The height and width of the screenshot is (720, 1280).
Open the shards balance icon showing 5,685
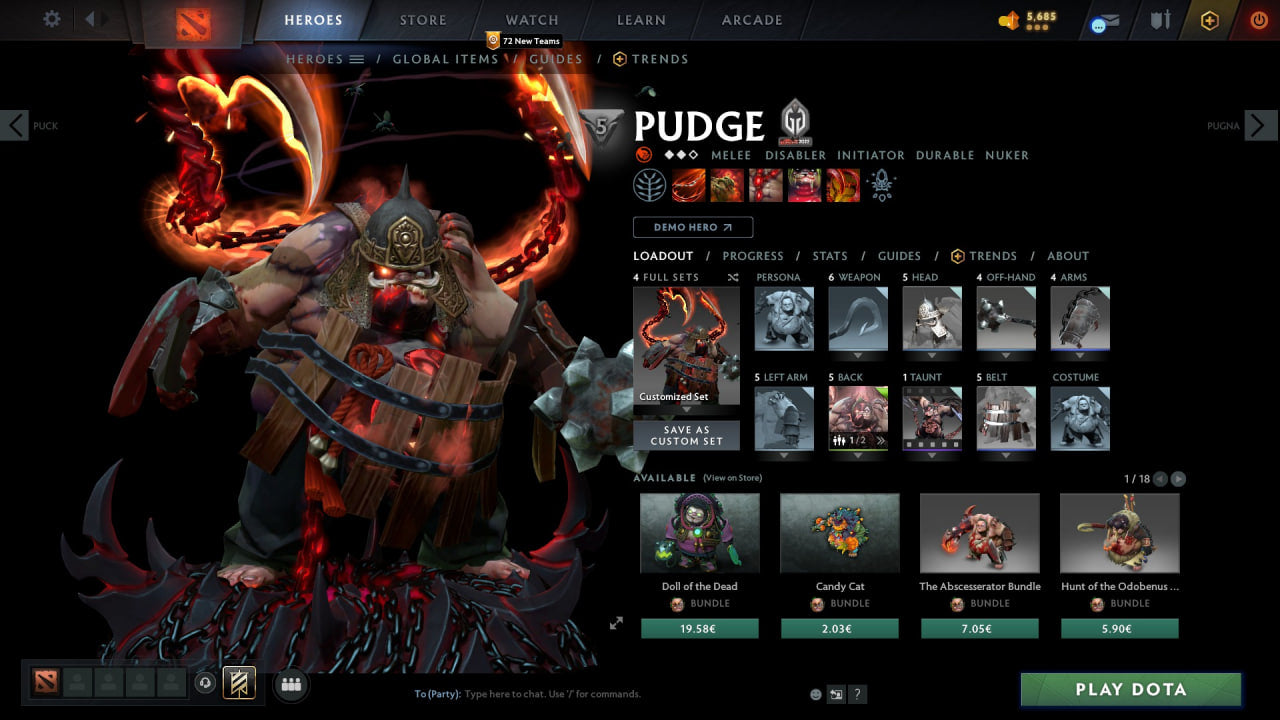click(1013, 18)
